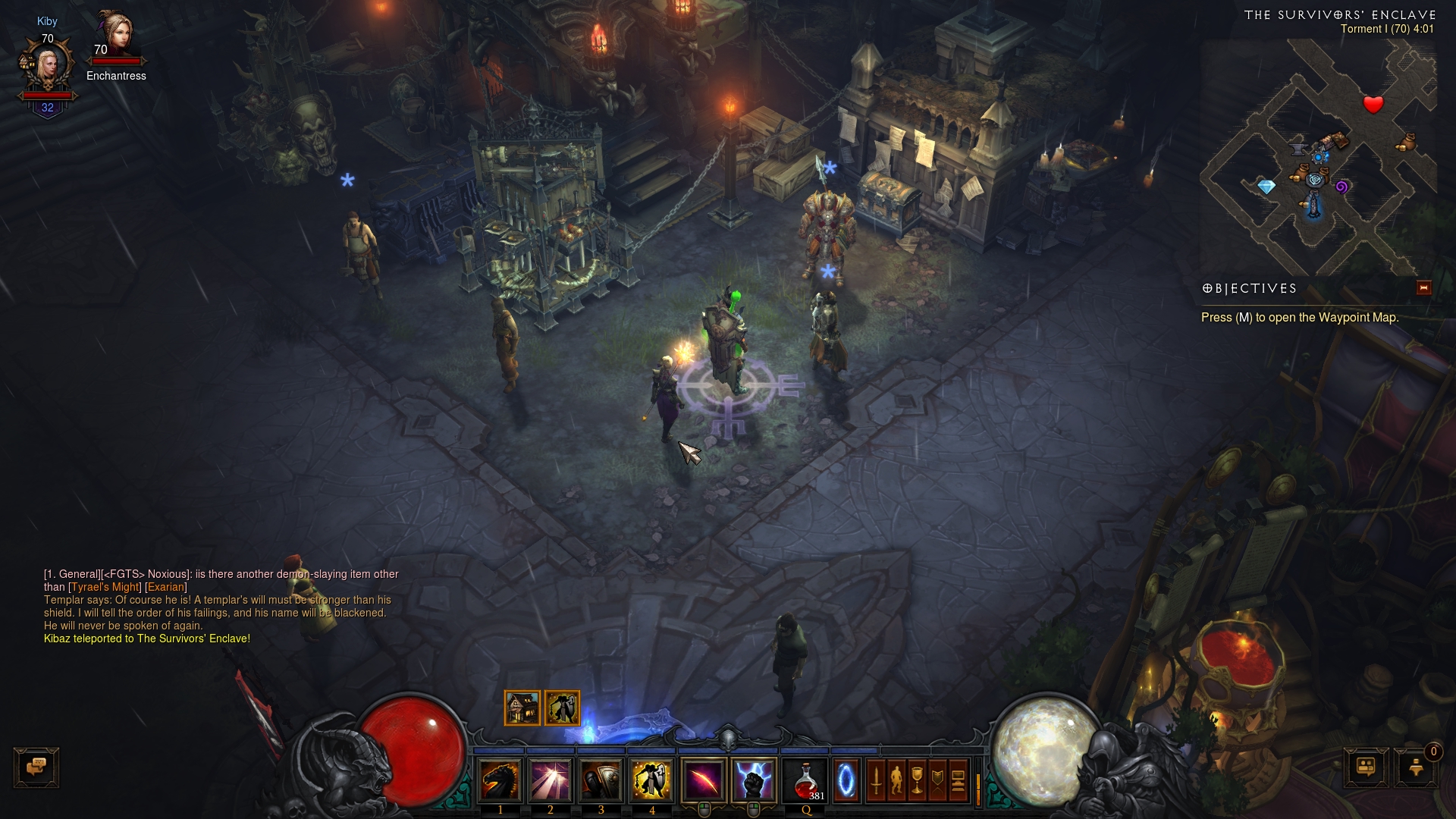Open inventory via the sword icon
Image resolution: width=1456 pixels, height=819 pixels.
click(x=876, y=780)
